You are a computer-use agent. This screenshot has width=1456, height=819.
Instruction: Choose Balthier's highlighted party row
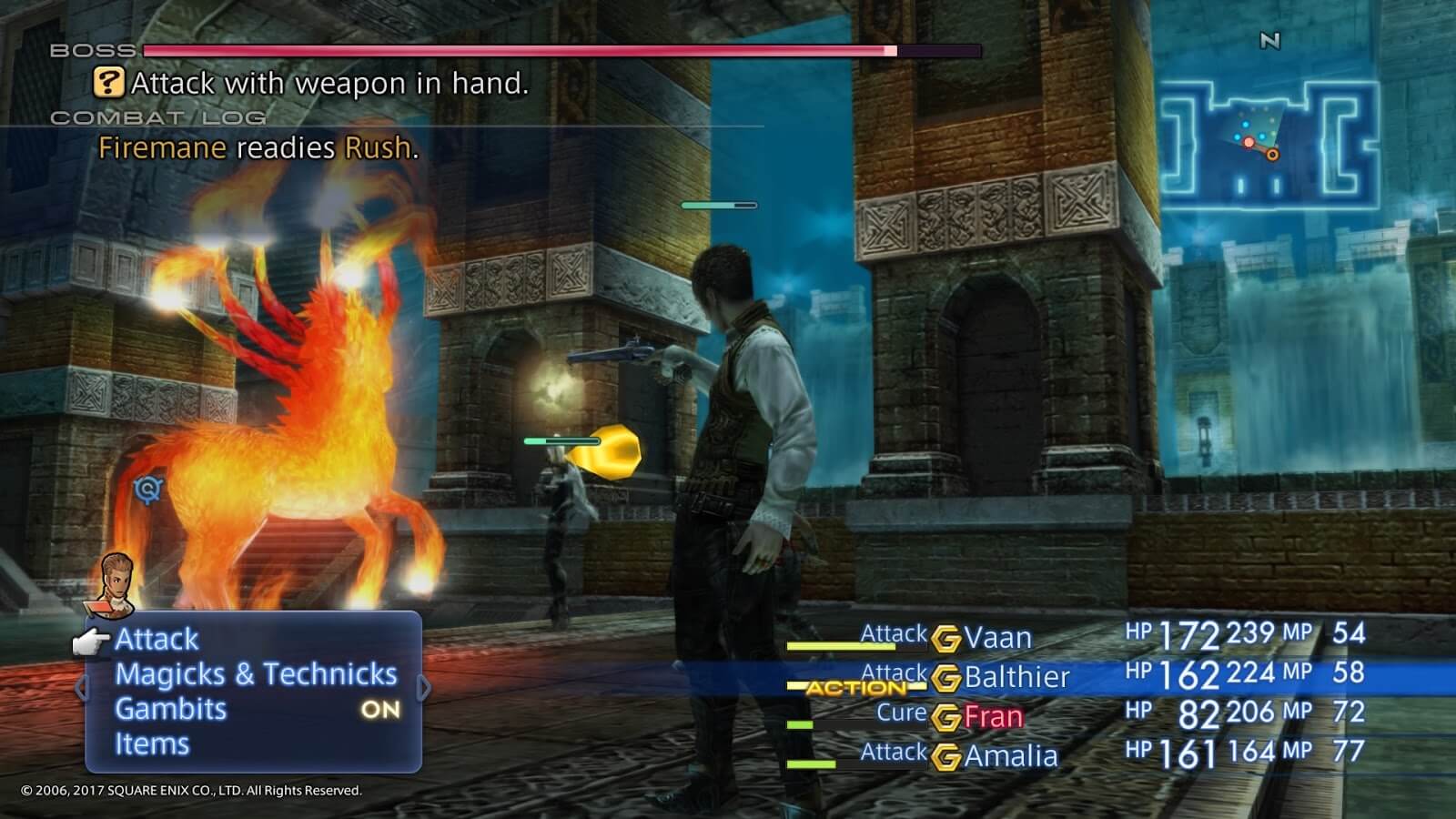pos(1016,677)
